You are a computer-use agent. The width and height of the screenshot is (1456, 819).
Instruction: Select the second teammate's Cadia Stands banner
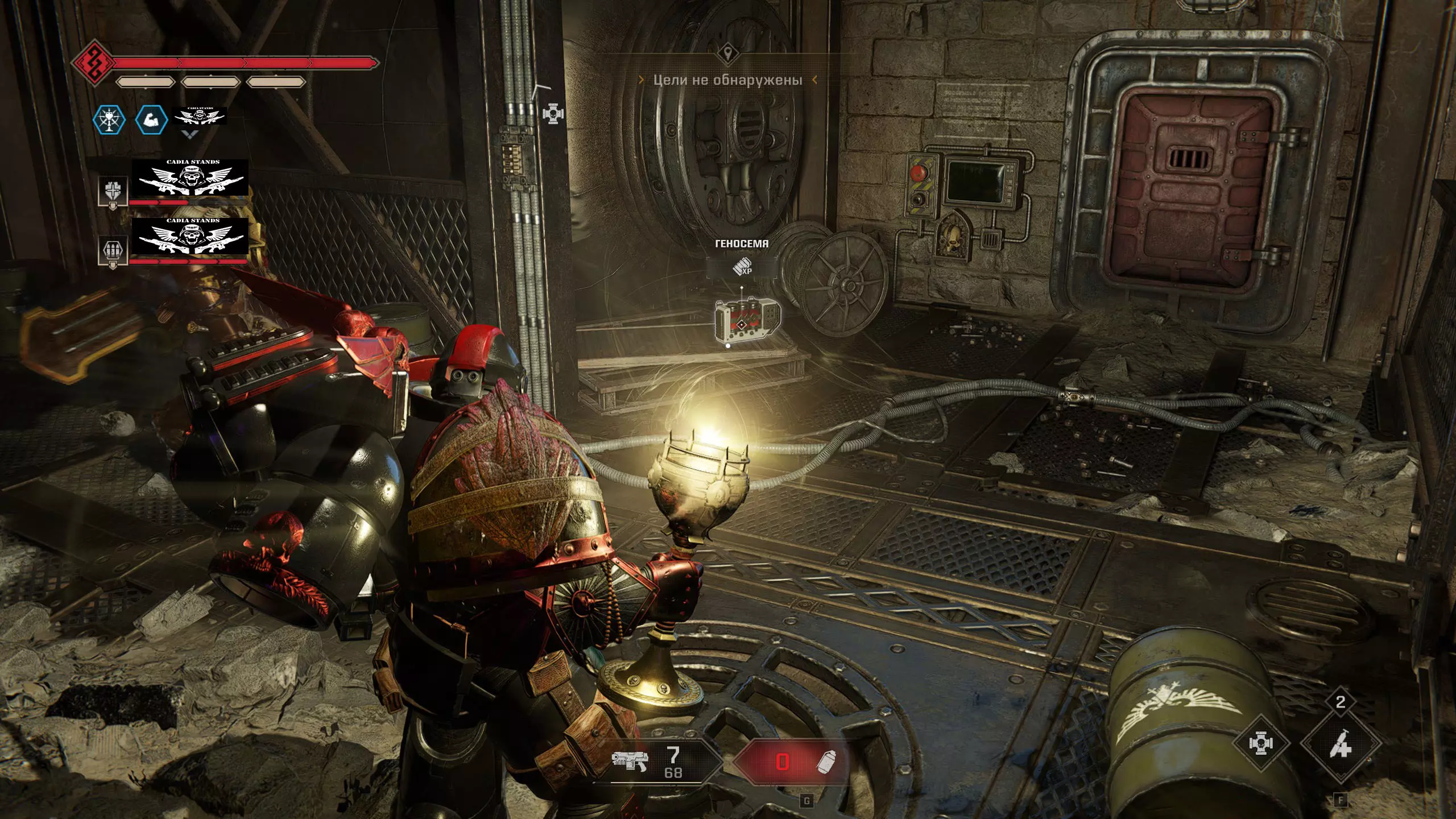190,236
